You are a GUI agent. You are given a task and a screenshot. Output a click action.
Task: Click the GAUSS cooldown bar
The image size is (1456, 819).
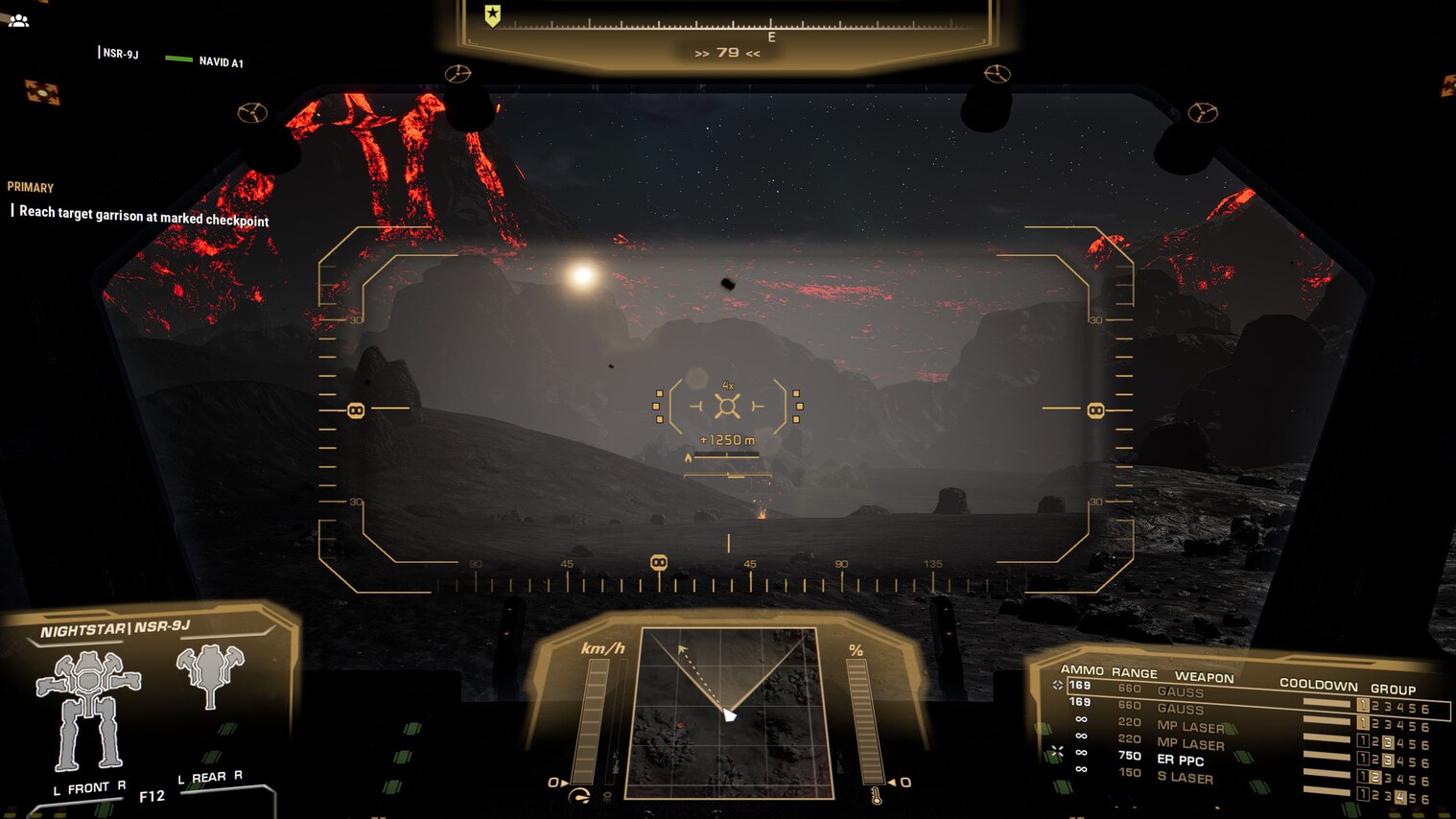[x=1327, y=704]
